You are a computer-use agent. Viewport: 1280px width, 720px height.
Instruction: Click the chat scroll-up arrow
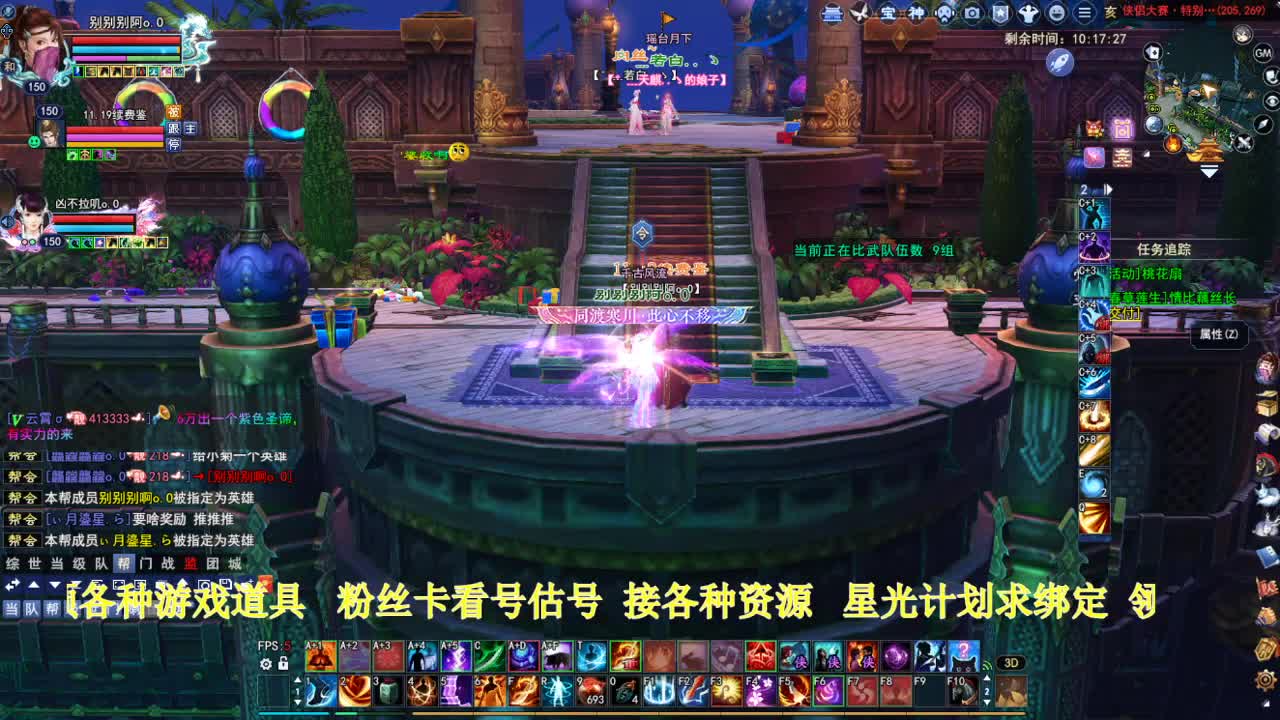click(x=33, y=584)
